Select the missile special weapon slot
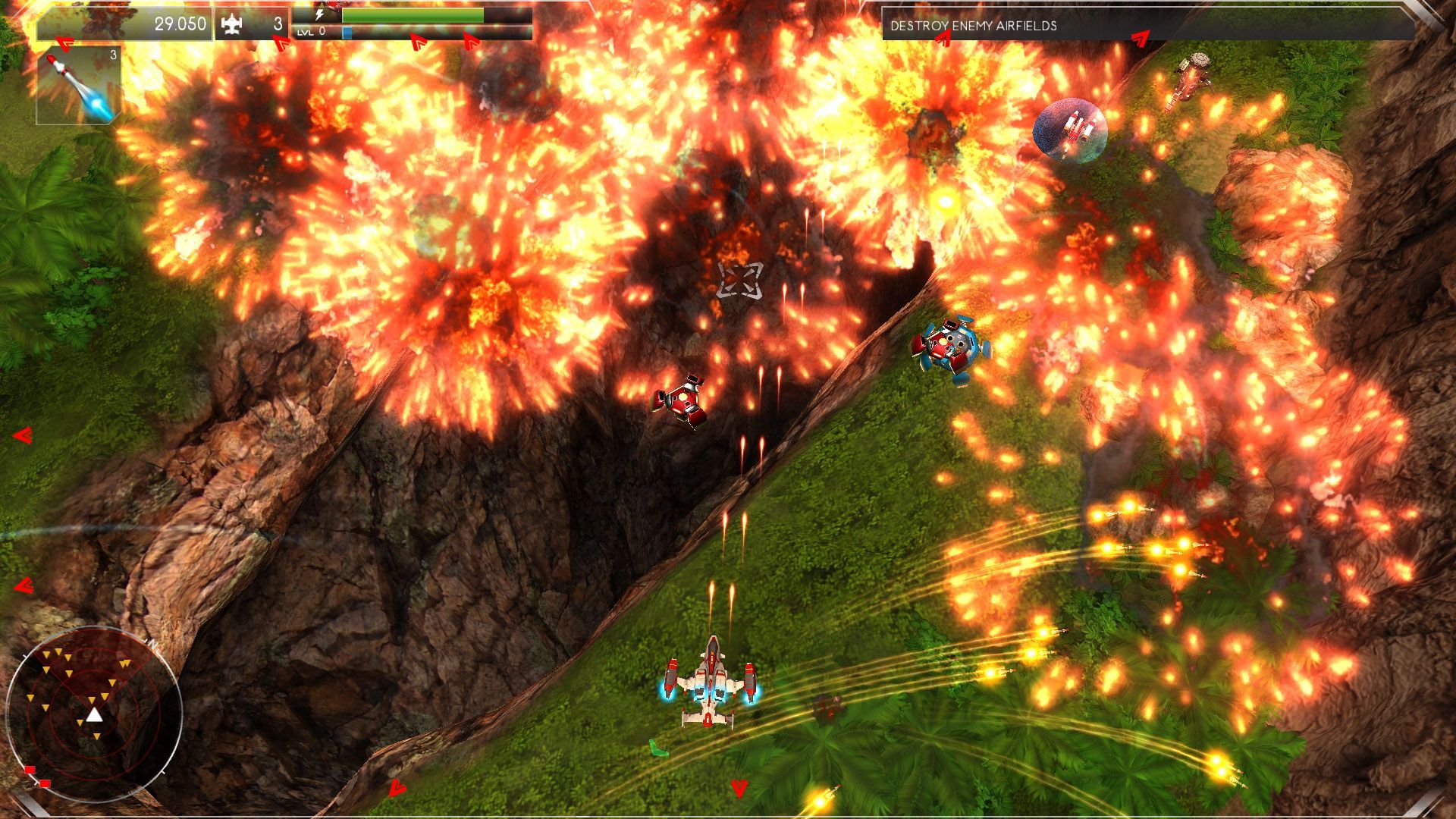The image size is (1456, 819). pyautogui.click(x=79, y=85)
